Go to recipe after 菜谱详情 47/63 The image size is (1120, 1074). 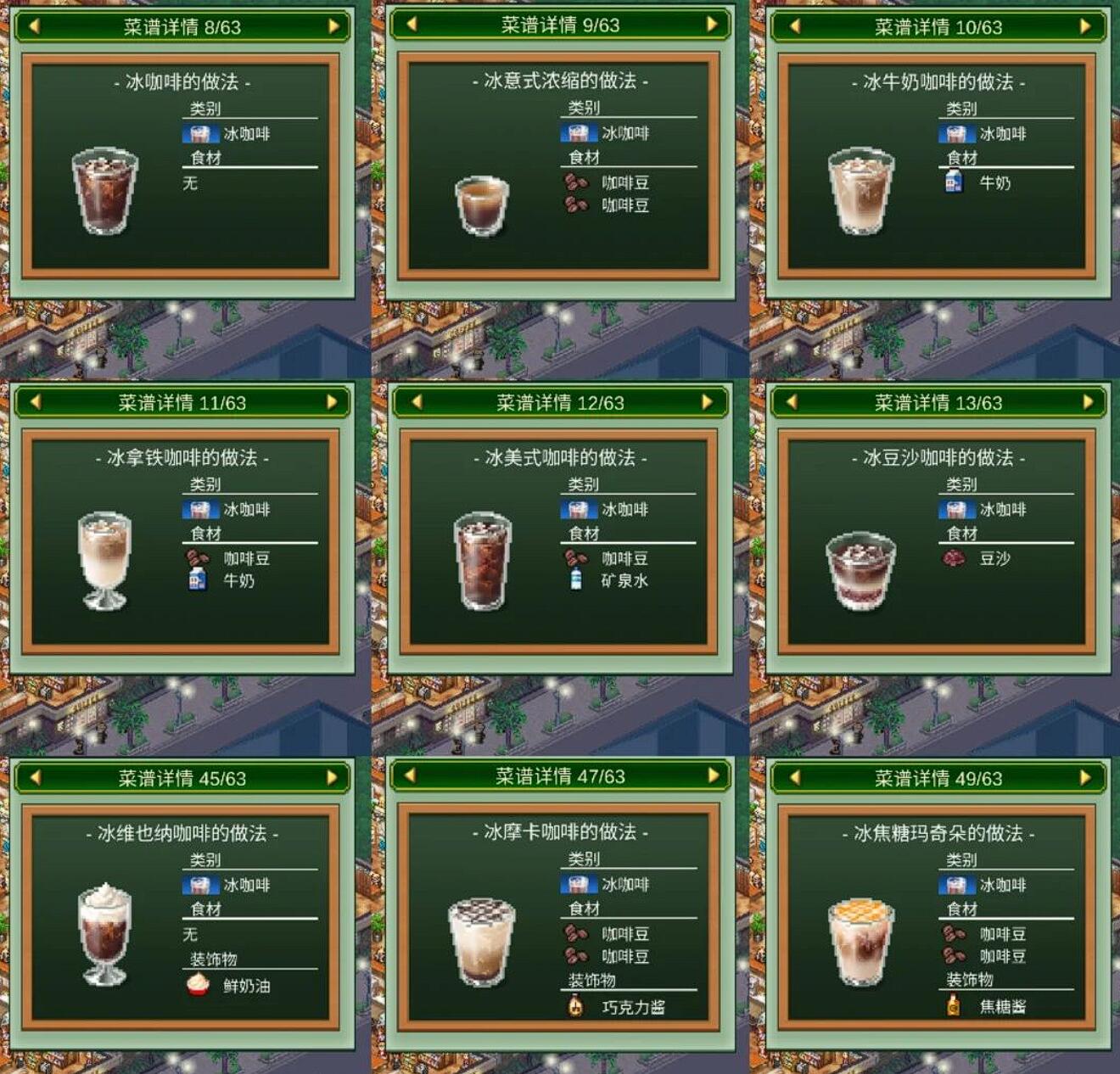click(713, 775)
